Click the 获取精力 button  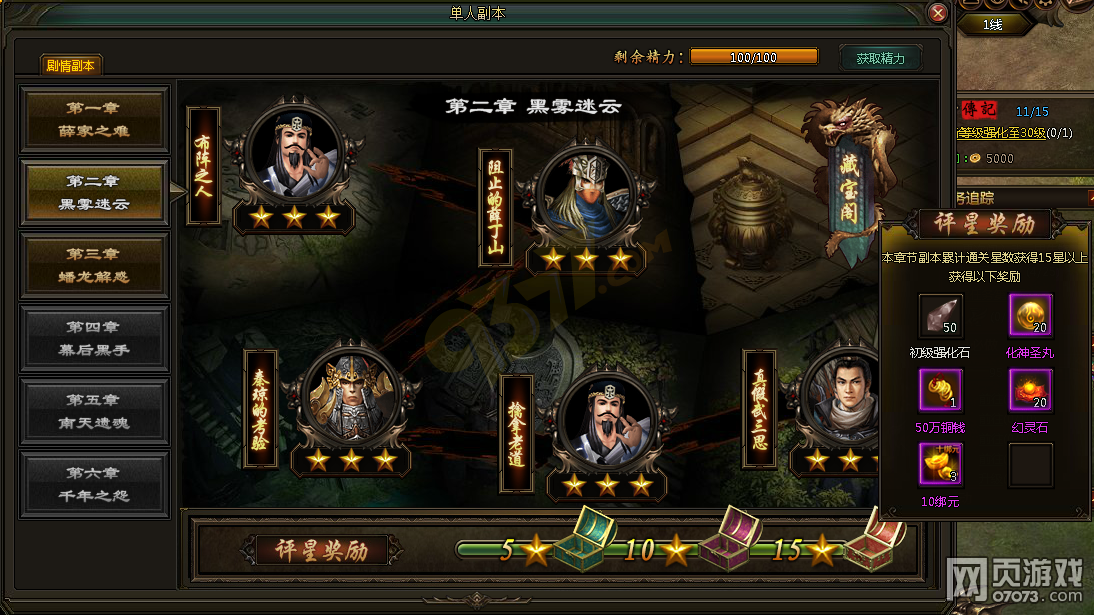pyautogui.click(x=880, y=58)
